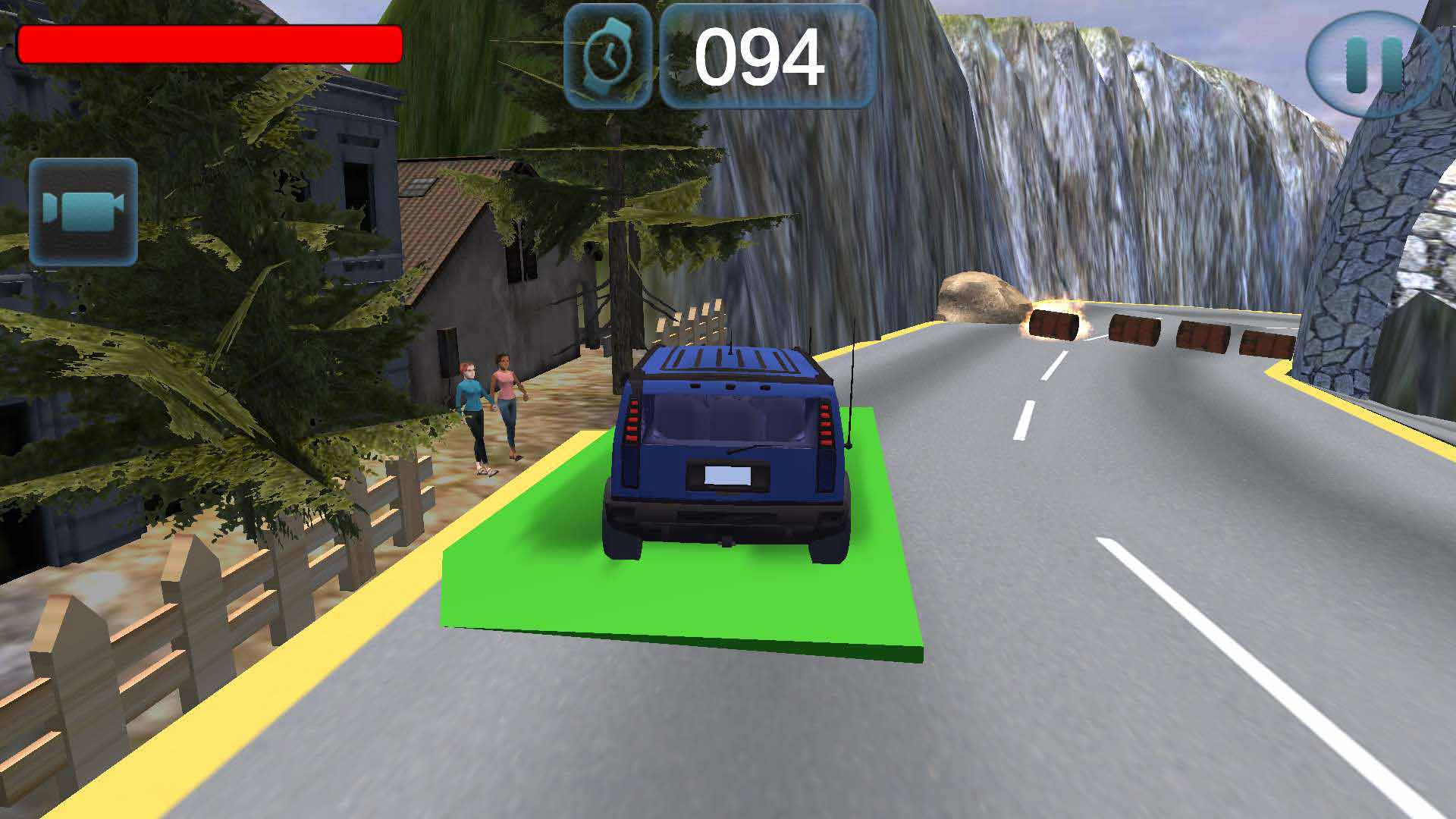The height and width of the screenshot is (819, 1456).
Task: Switch camera view with the camera icon
Action: [x=83, y=212]
